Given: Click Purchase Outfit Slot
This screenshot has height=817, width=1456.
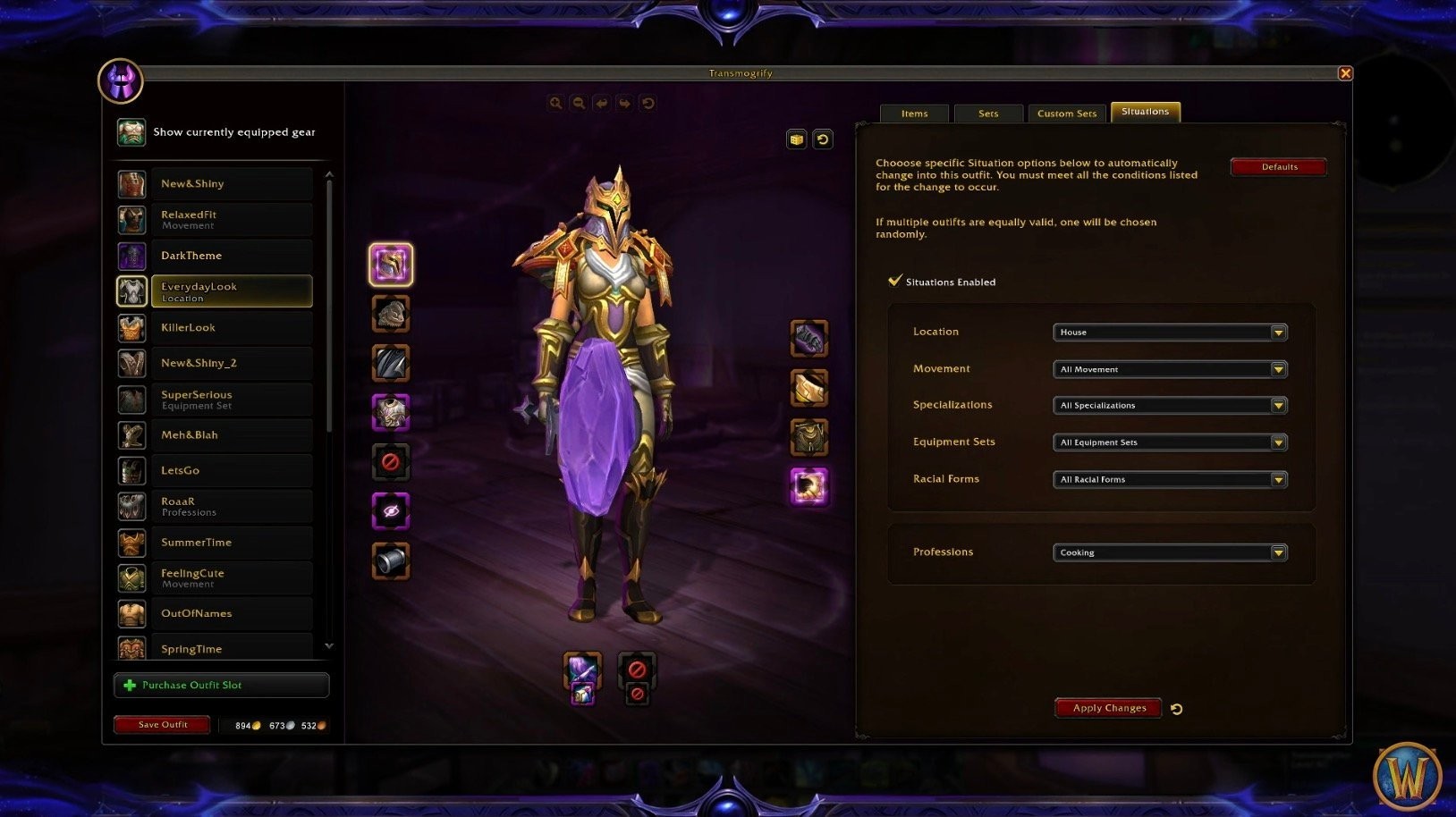Looking at the screenshot, I should pos(221,686).
